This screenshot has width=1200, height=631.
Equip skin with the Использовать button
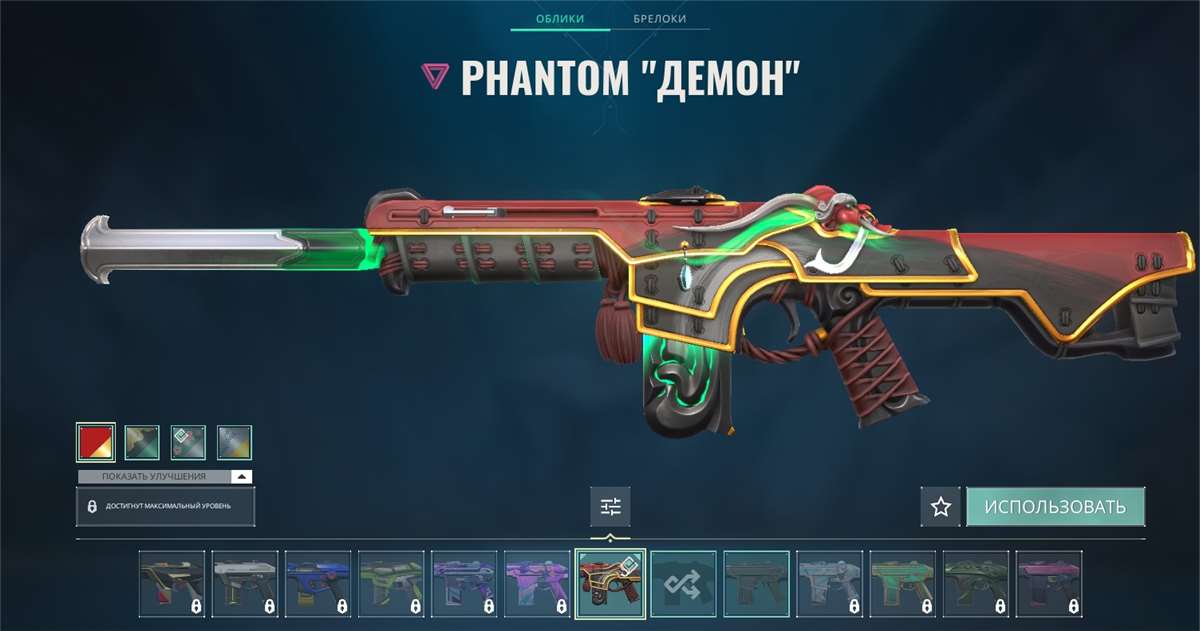point(1055,507)
